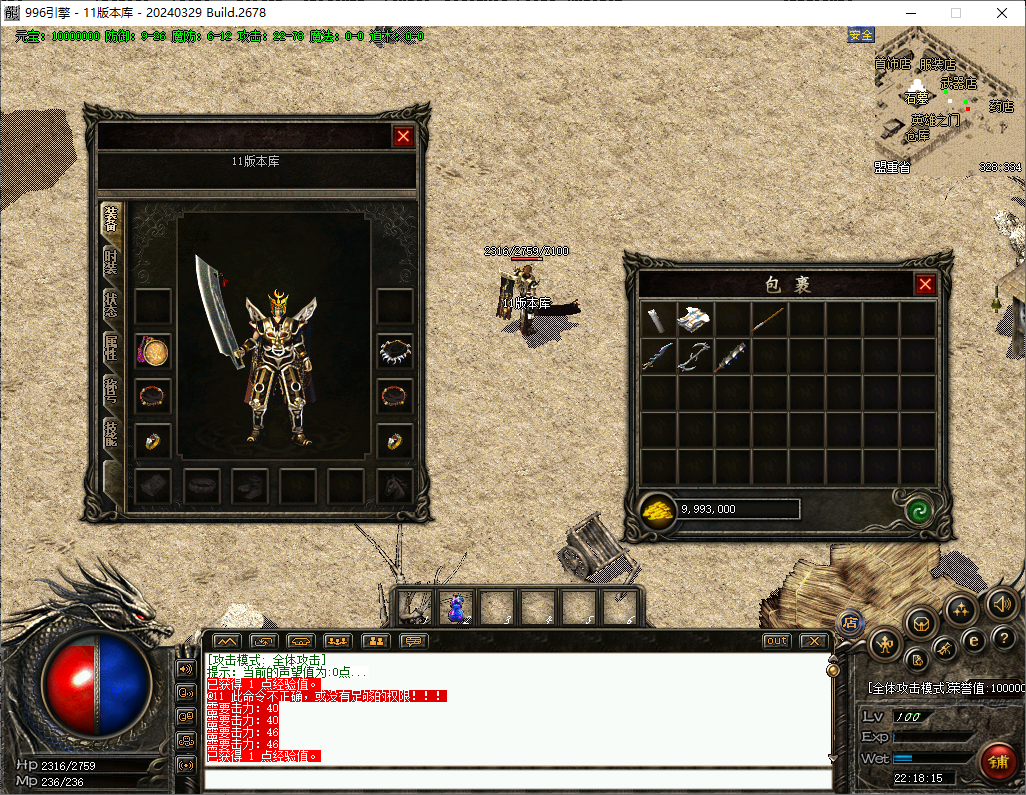
Task: Click the chat text input box
Action: coord(515,778)
